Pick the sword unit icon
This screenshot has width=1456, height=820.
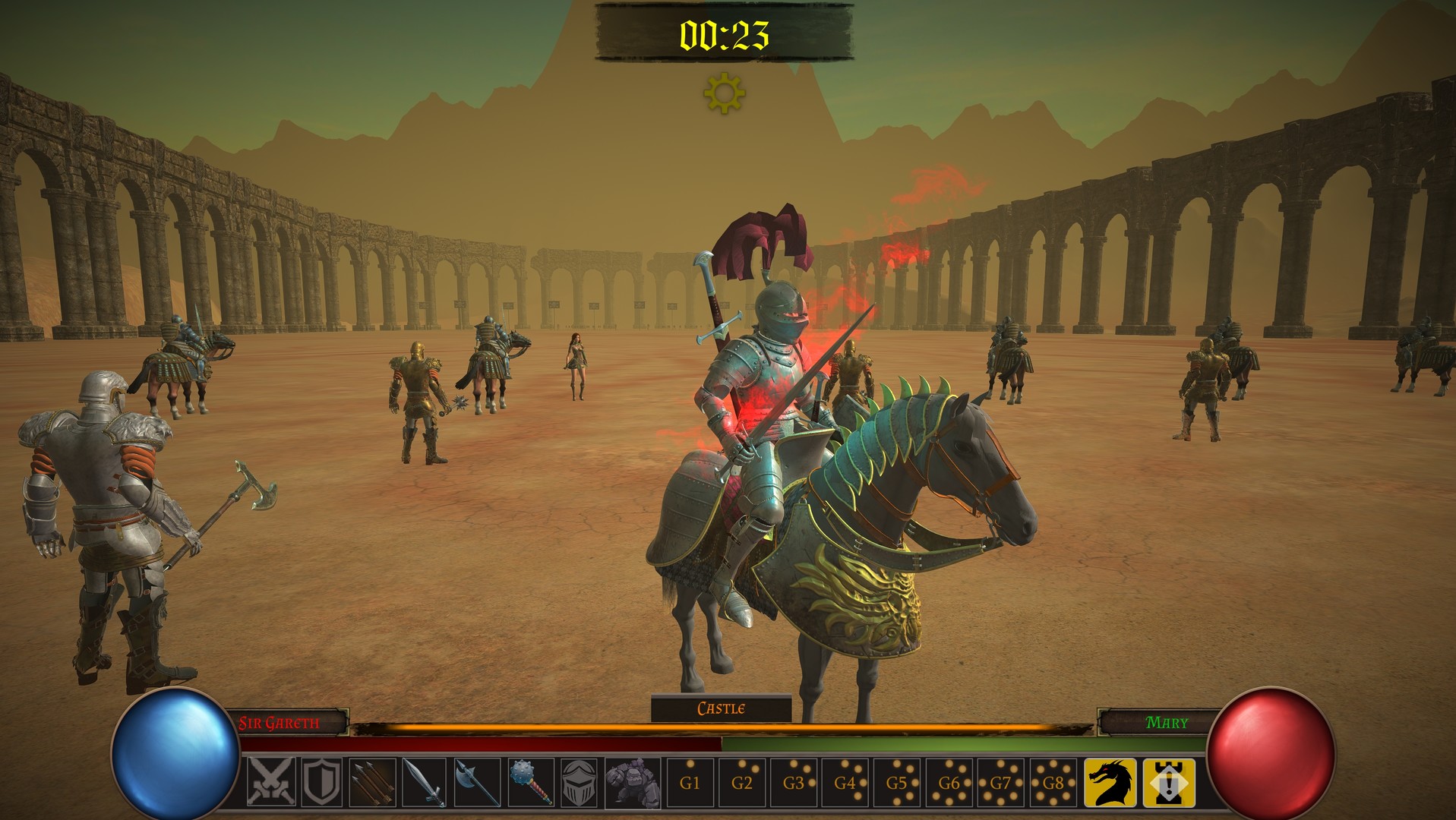pyautogui.click(x=425, y=781)
